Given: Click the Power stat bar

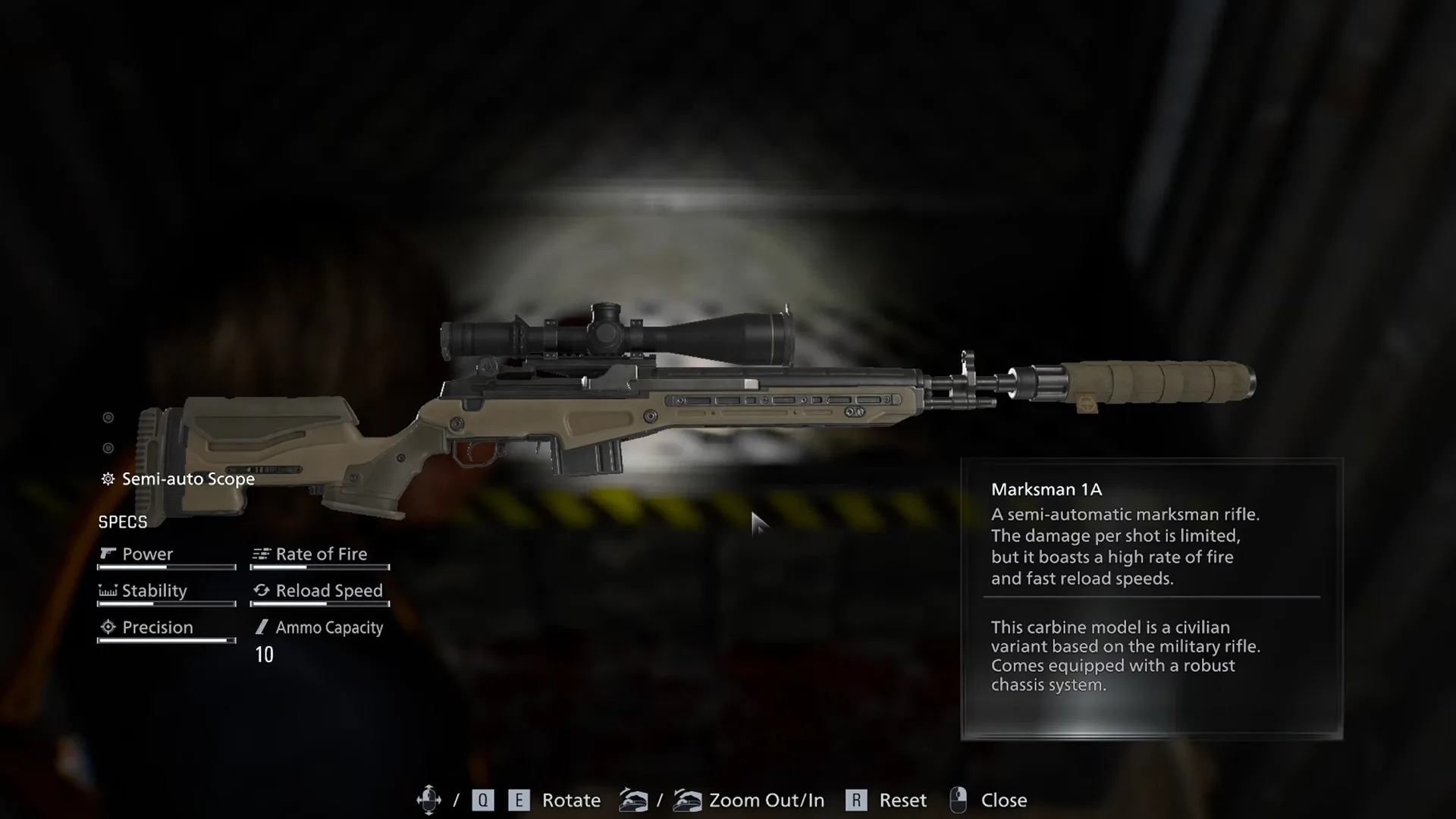Looking at the screenshot, I should (x=165, y=568).
